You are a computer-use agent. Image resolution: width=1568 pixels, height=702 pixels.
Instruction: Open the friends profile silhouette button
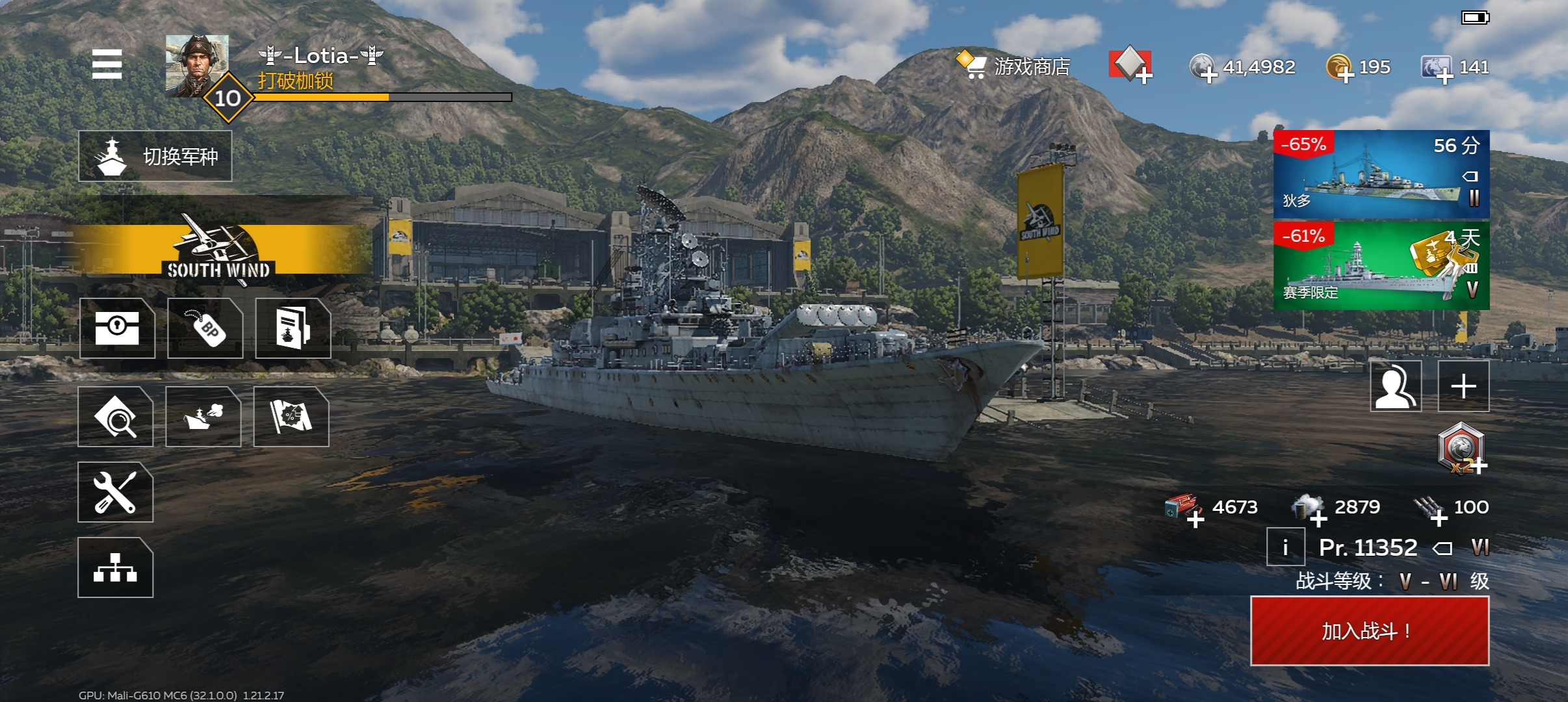1396,386
